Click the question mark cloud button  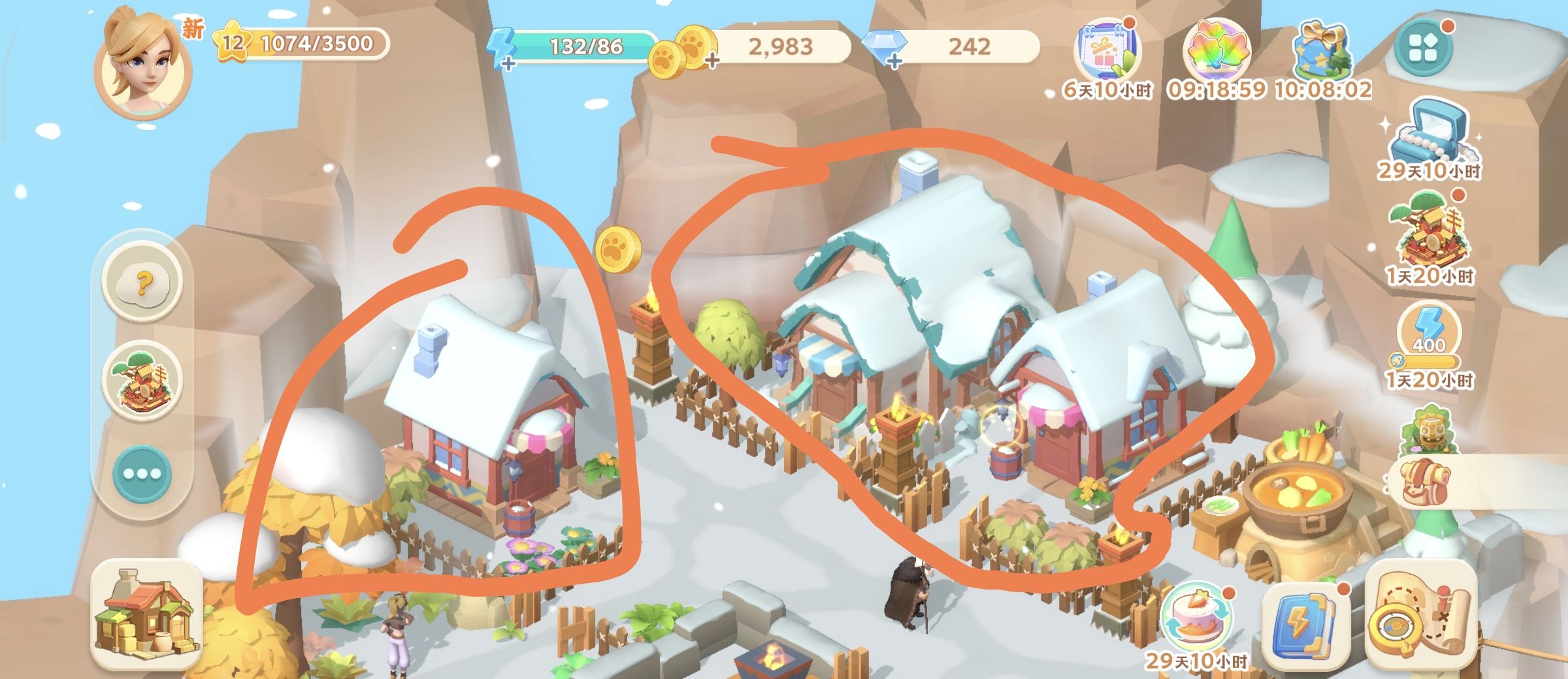(143, 284)
